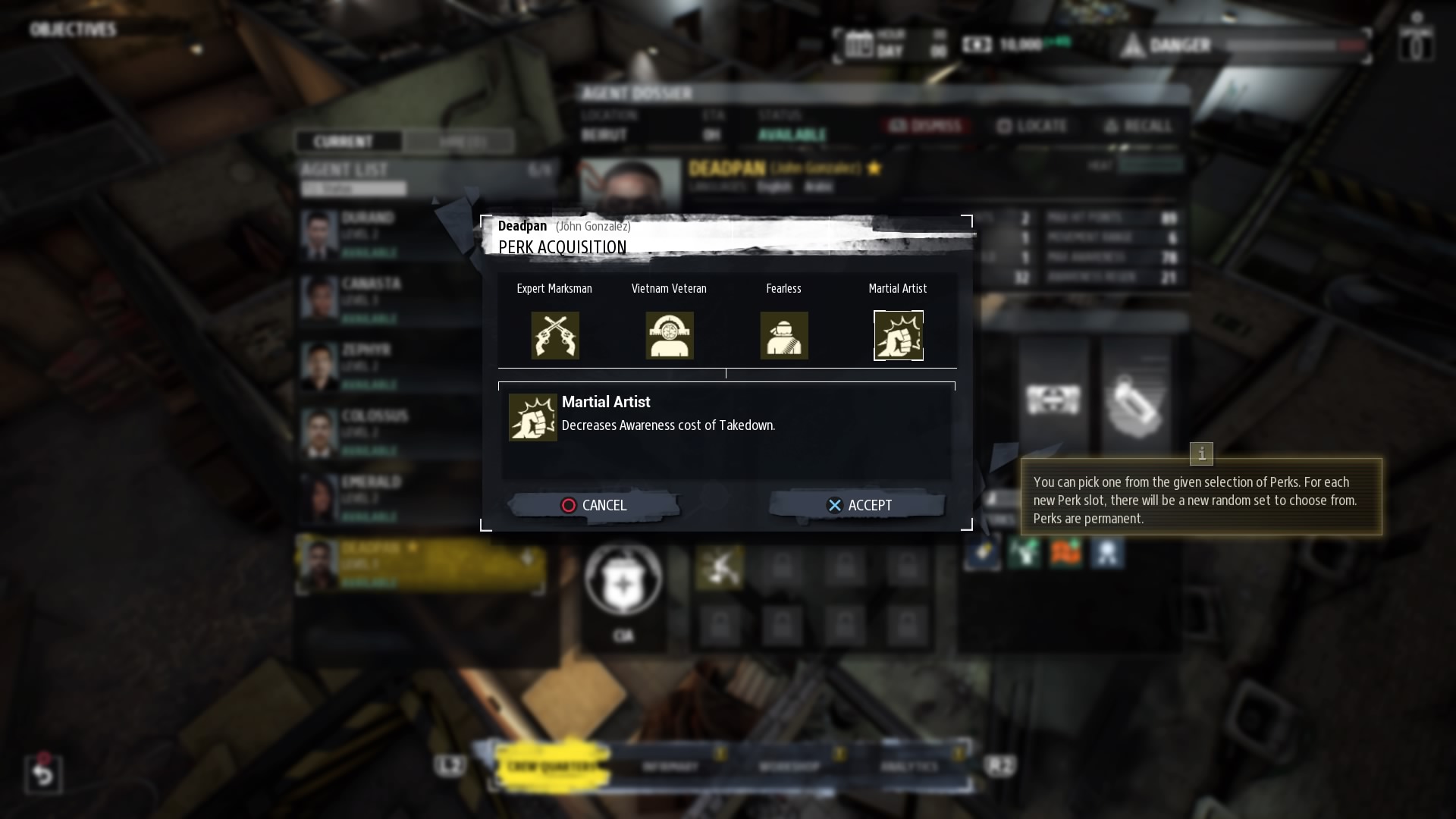Toggle to the Fearless perk selection
Image resolution: width=1456 pixels, height=819 pixels.
point(784,335)
